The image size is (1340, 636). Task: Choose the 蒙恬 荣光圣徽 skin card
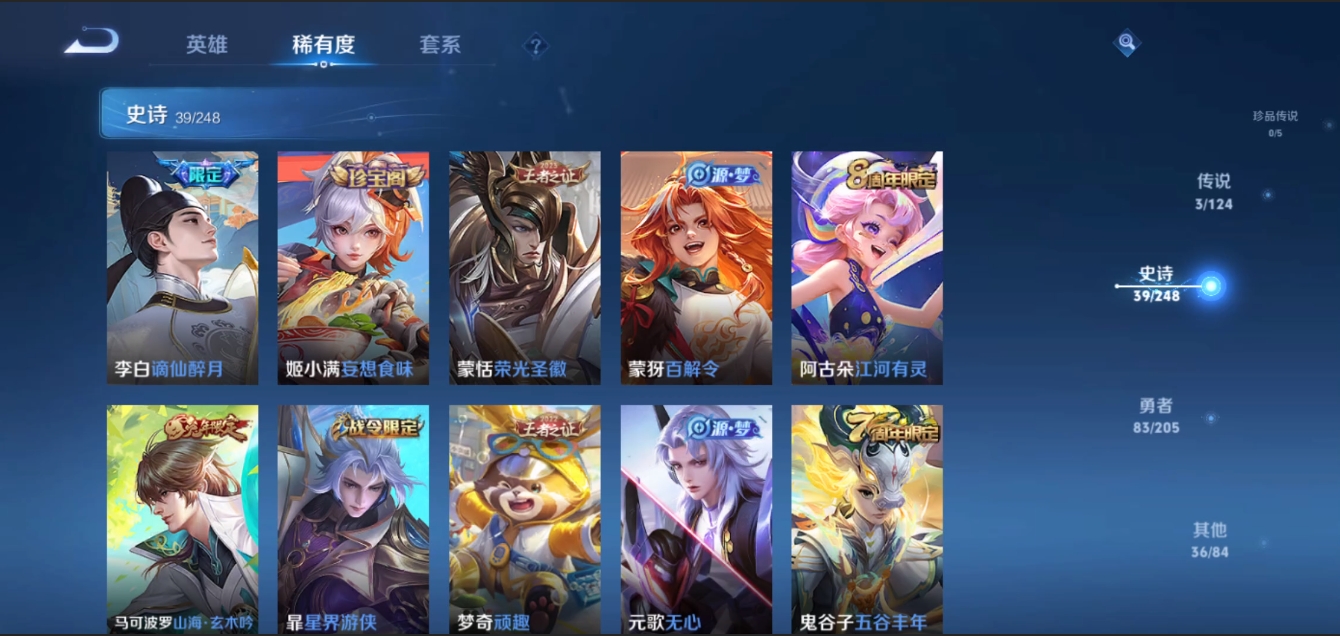pyautogui.click(x=525, y=267)
